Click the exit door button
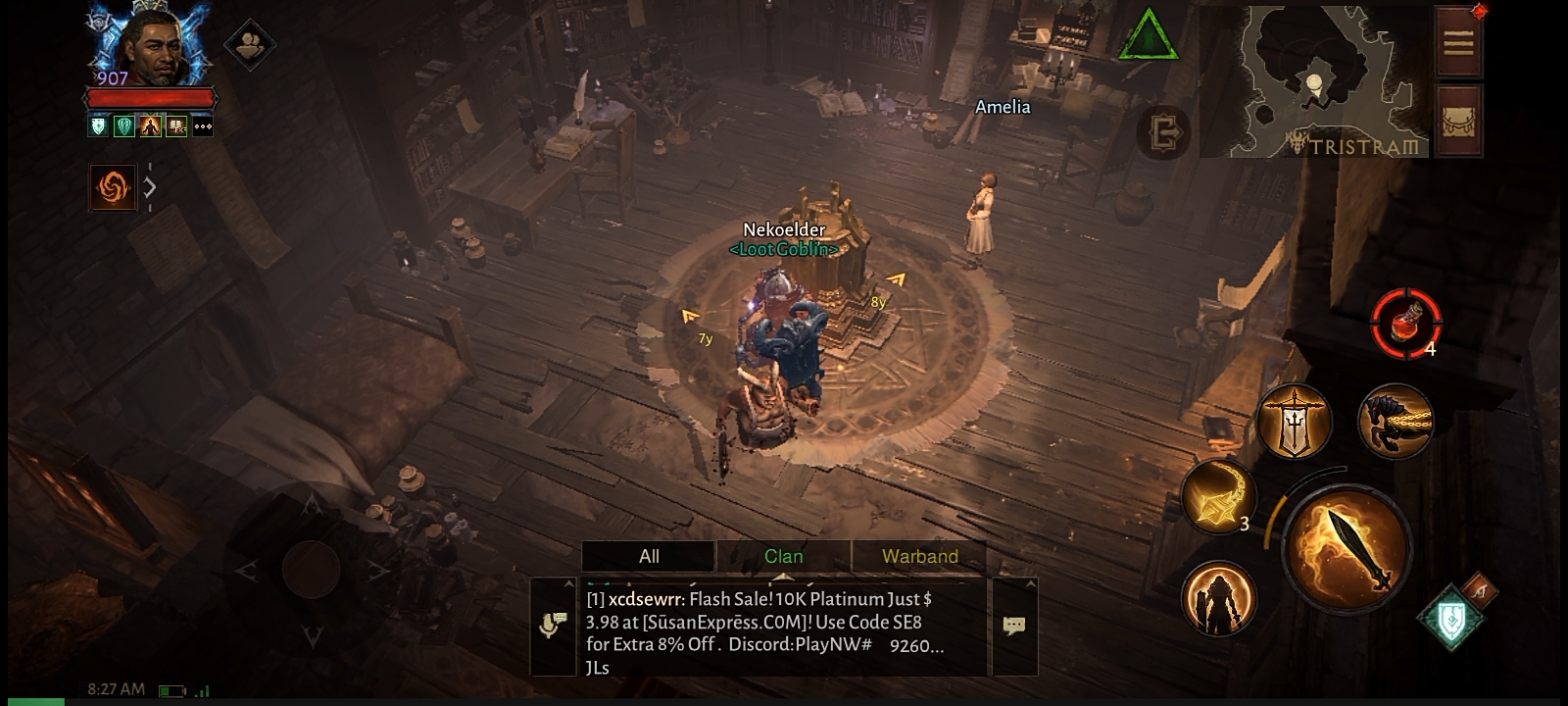Viewport: 1568px width, 706px height. click(1164, 131)
